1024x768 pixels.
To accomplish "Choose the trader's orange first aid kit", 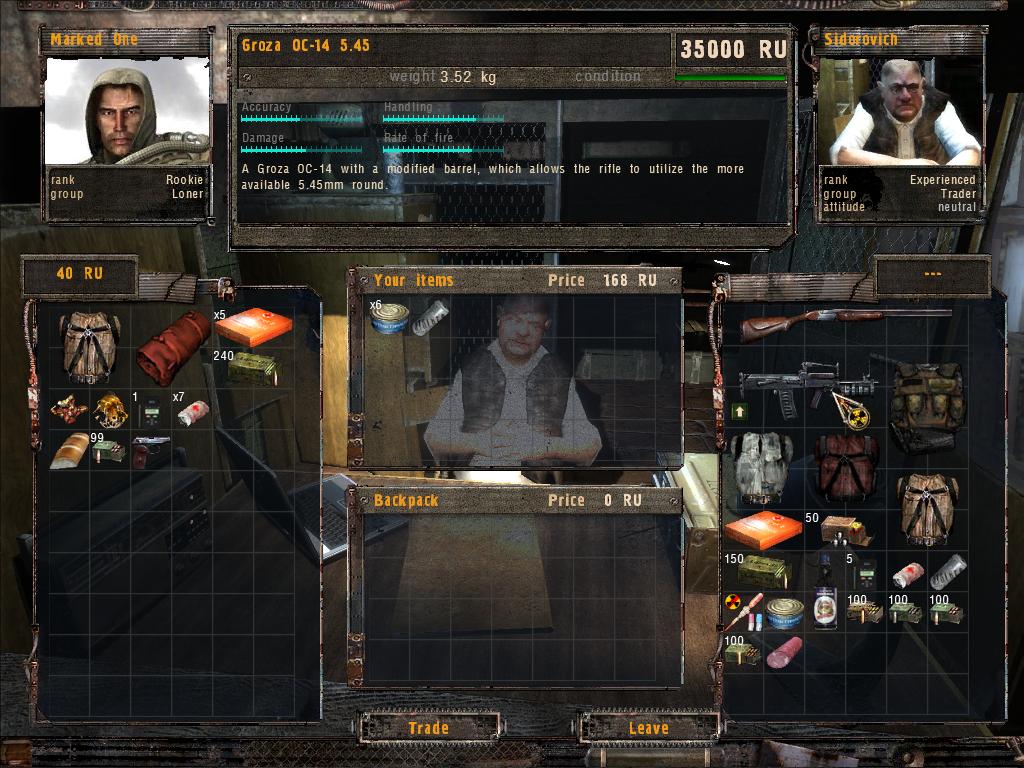I will point(763,530).
